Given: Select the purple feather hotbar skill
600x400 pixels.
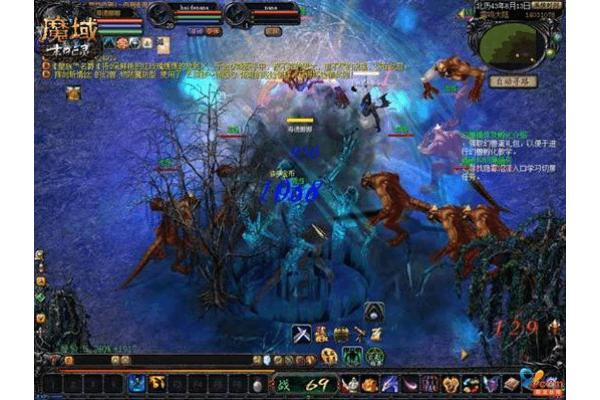Looking at the screenshot, I should pyautogui.click(x=389, y=384).
